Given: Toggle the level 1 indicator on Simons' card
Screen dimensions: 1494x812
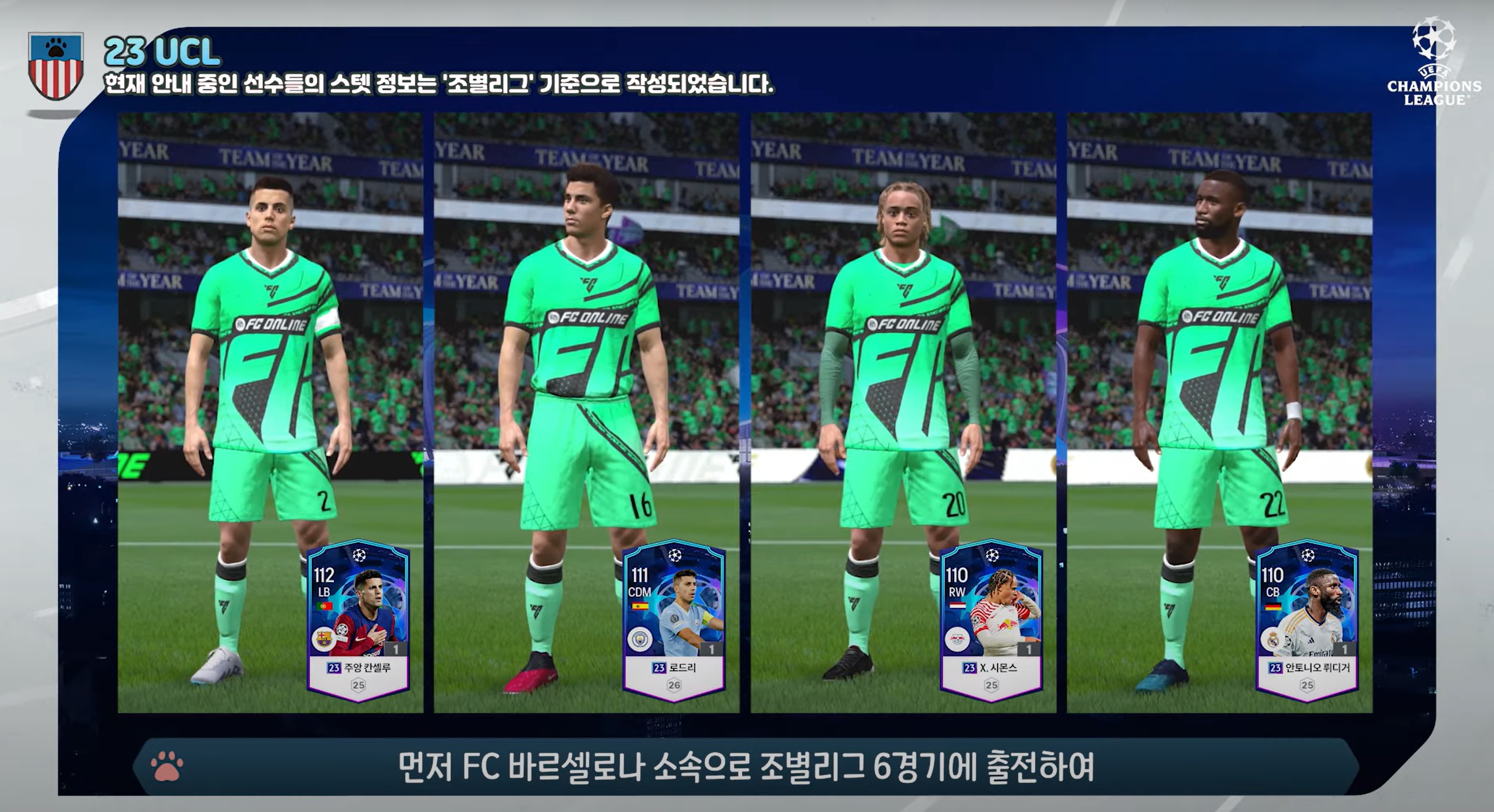Looking at the screenshot, I should (1029, 649).
